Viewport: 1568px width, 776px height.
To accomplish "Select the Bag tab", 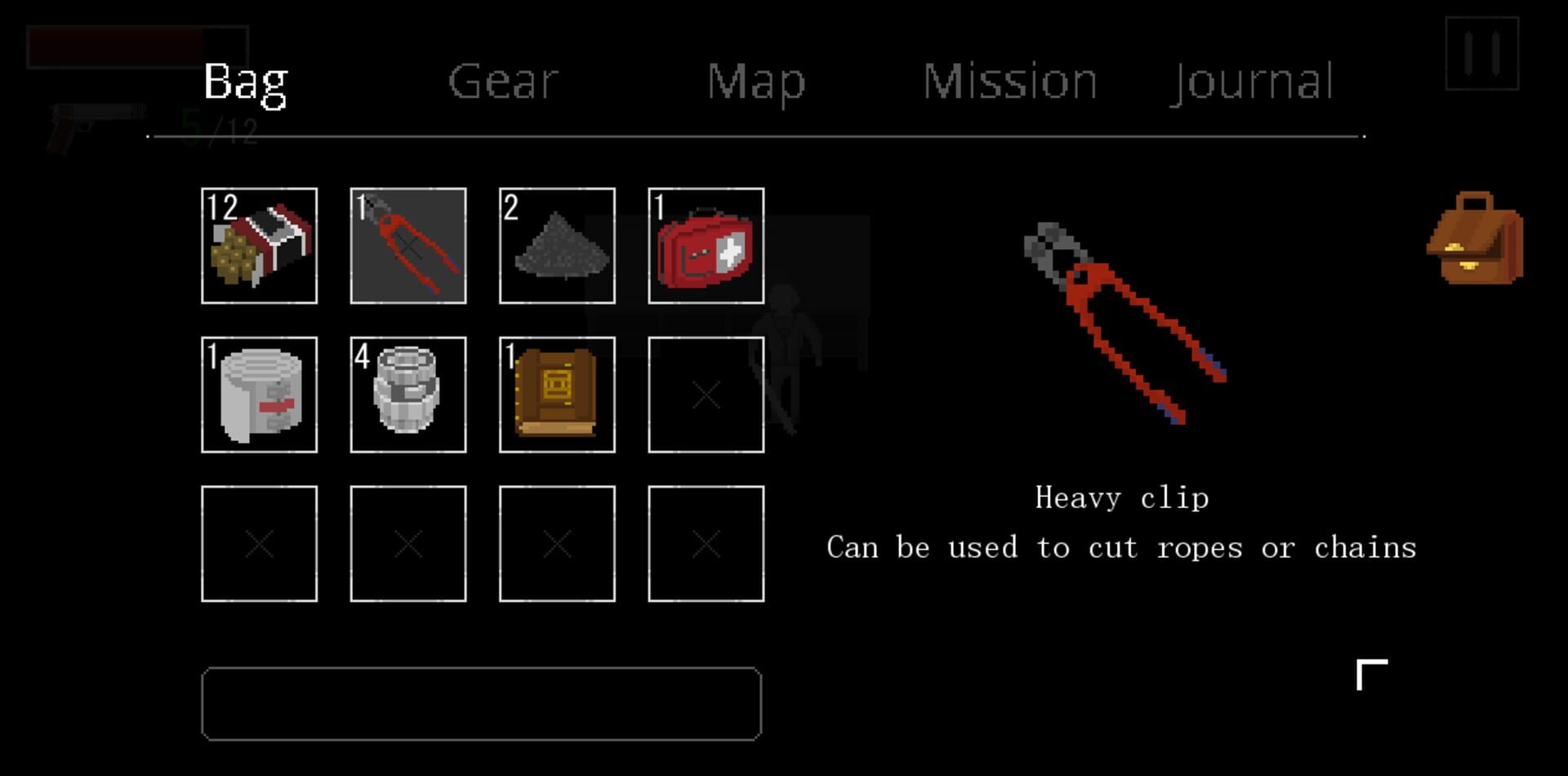I will pyautogui.click(x=245, y=82).
